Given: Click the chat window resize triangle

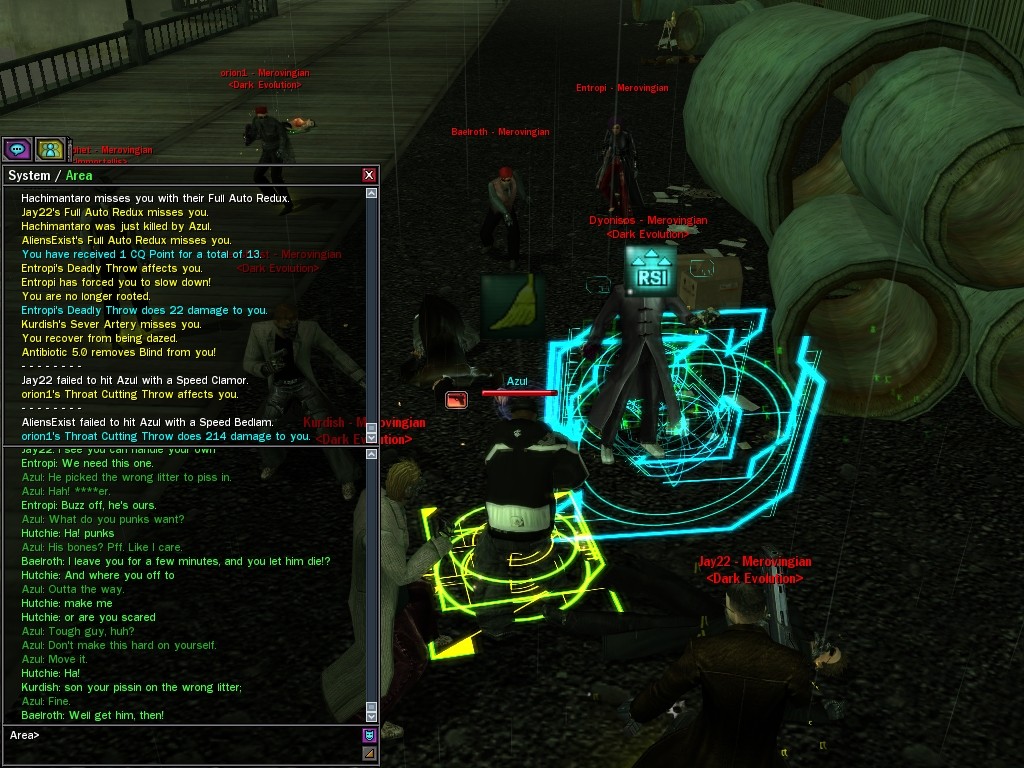Looking at the screenshot, I should tap(370, 753).
